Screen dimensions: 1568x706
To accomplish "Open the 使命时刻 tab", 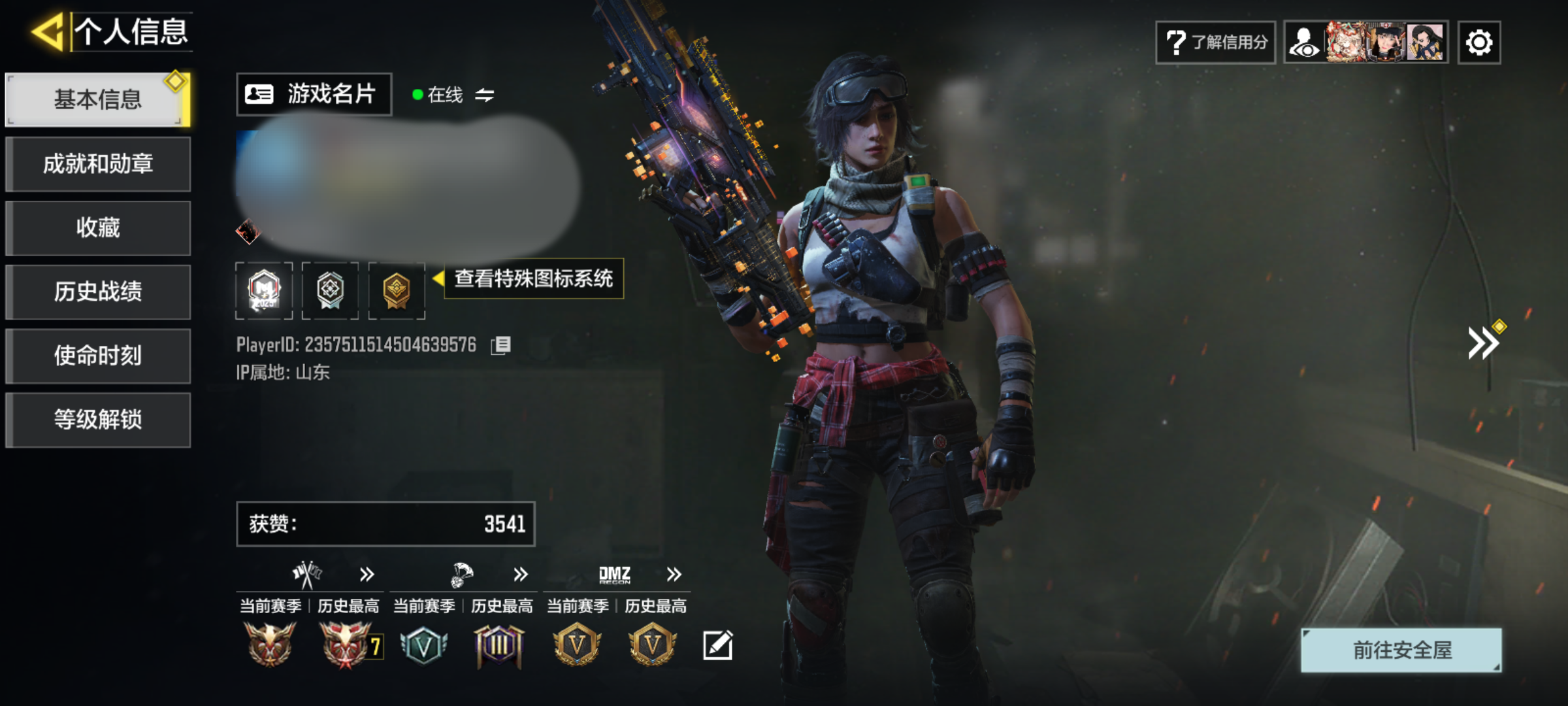I will (98, 356).
